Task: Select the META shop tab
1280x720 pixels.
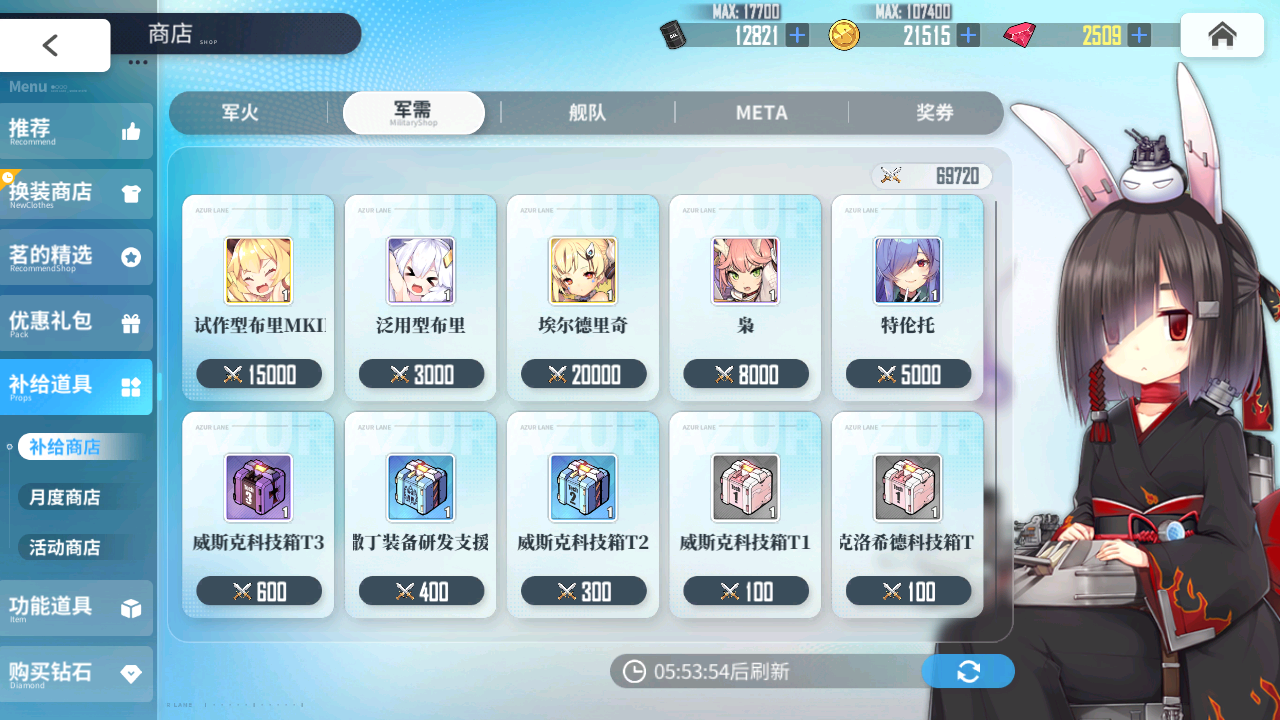Action: coord(761,113)
